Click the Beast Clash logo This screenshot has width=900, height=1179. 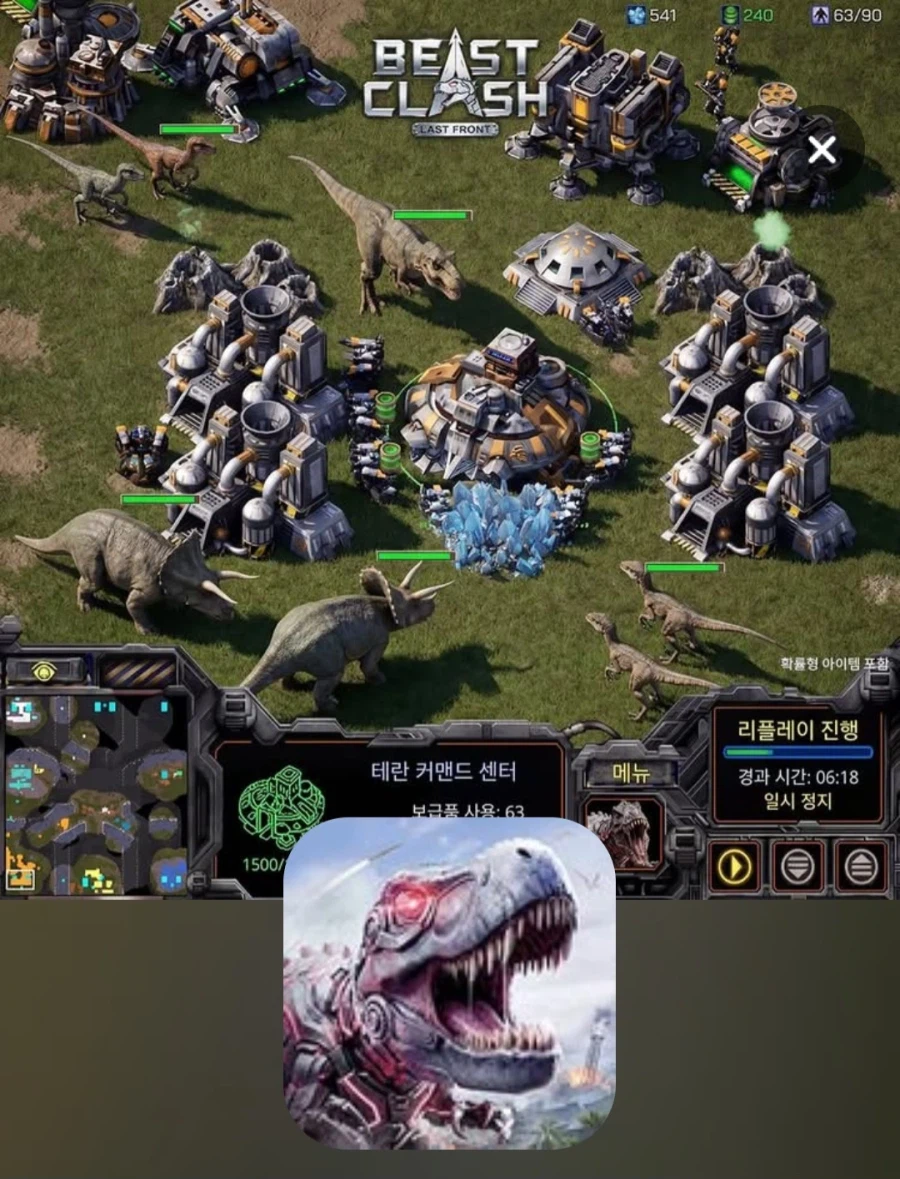(455, 87)
